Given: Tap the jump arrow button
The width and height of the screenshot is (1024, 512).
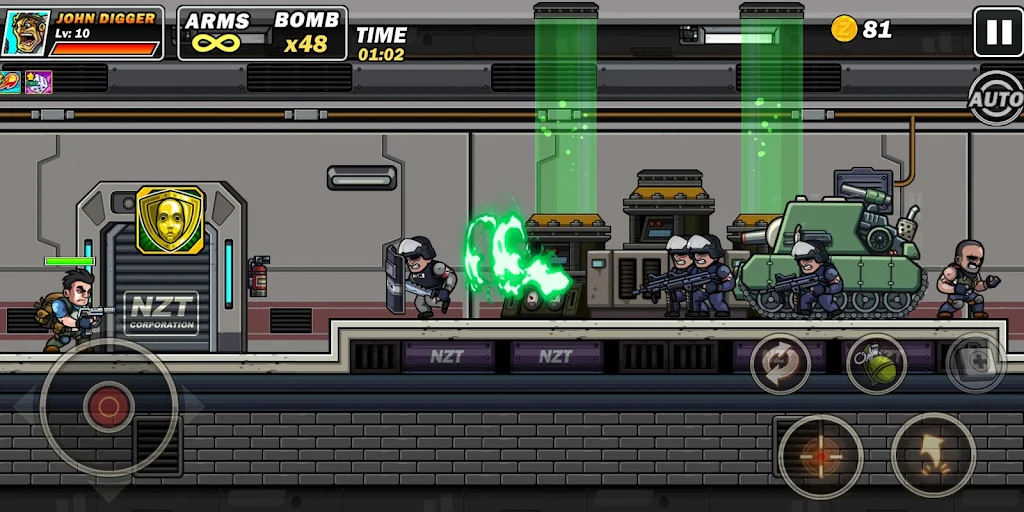Looking at the screenshot, I should [933, 455].
